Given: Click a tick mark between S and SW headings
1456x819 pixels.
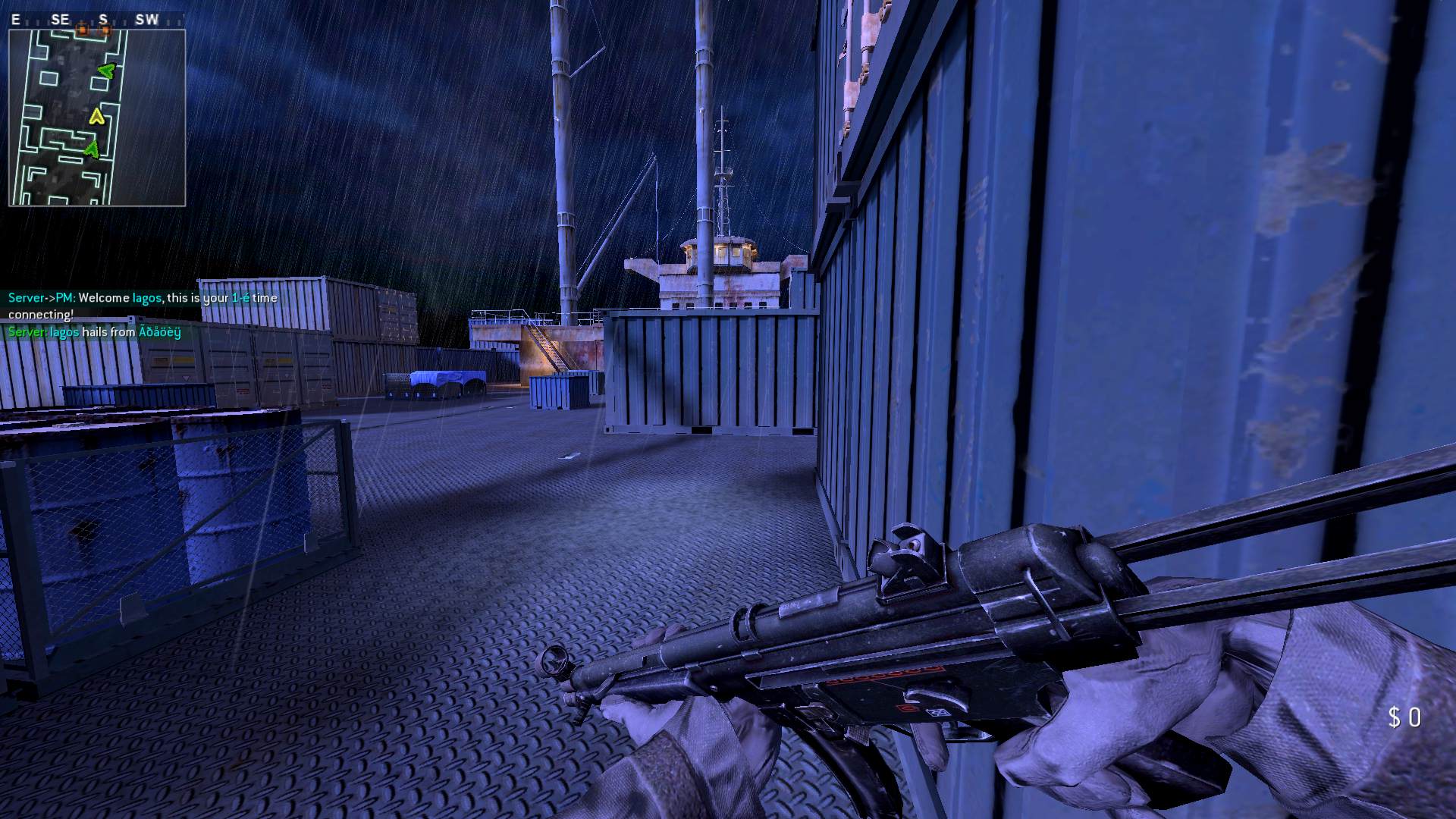Looking at the screenshot, I should pyautogui.click(x=126, y=20).
